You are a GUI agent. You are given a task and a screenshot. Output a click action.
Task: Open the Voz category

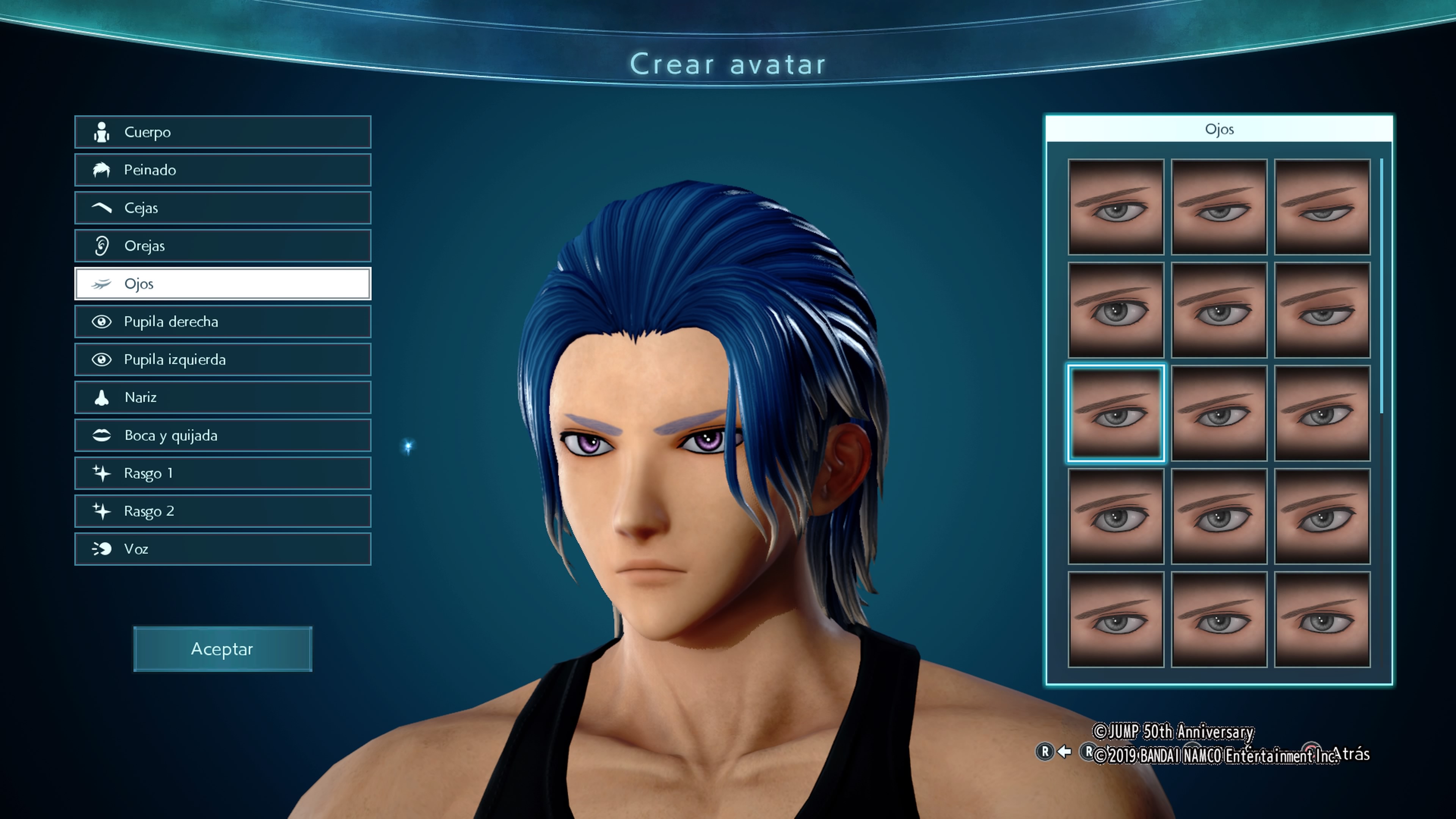click(x=222, y=549)
